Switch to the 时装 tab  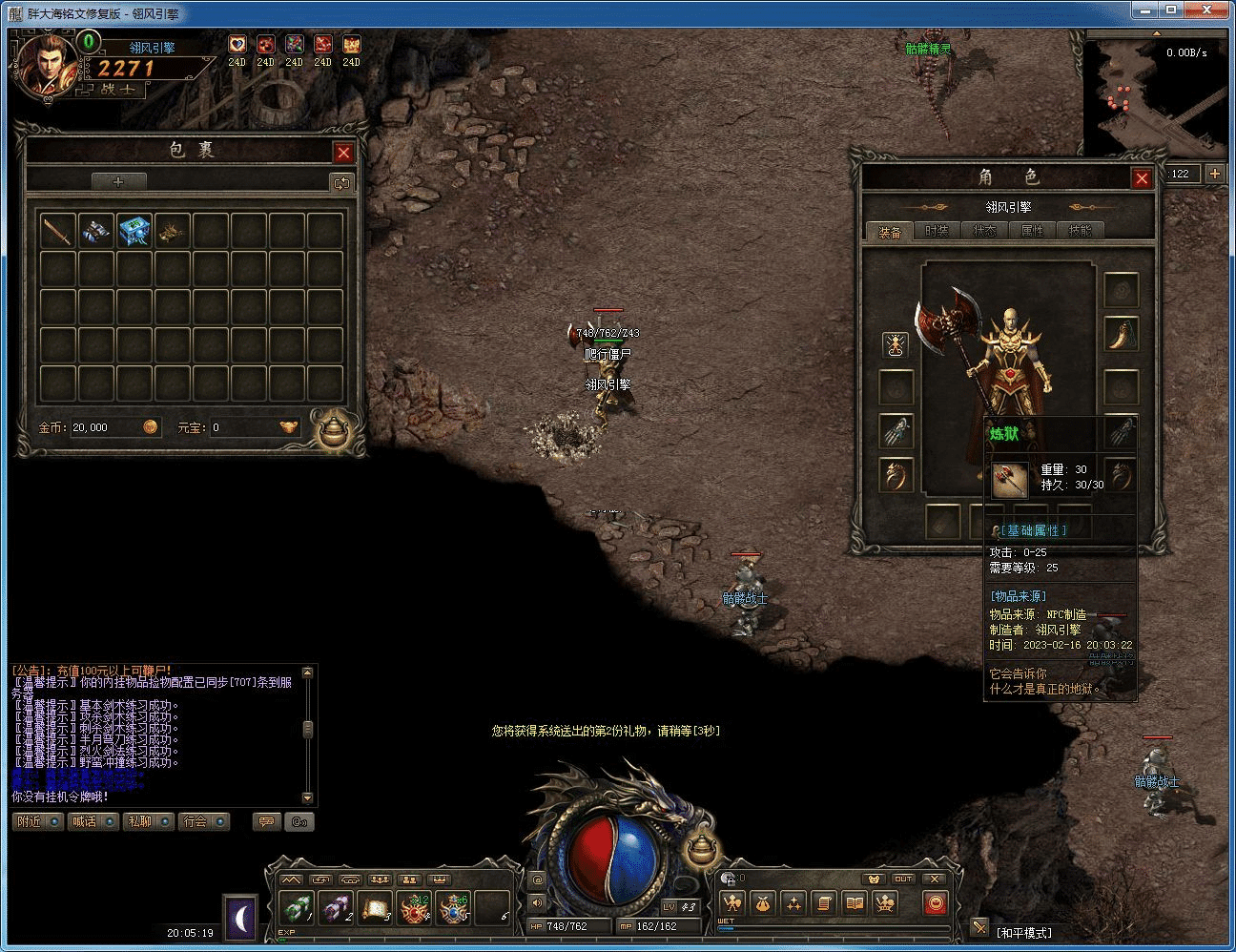pos(937,231)
